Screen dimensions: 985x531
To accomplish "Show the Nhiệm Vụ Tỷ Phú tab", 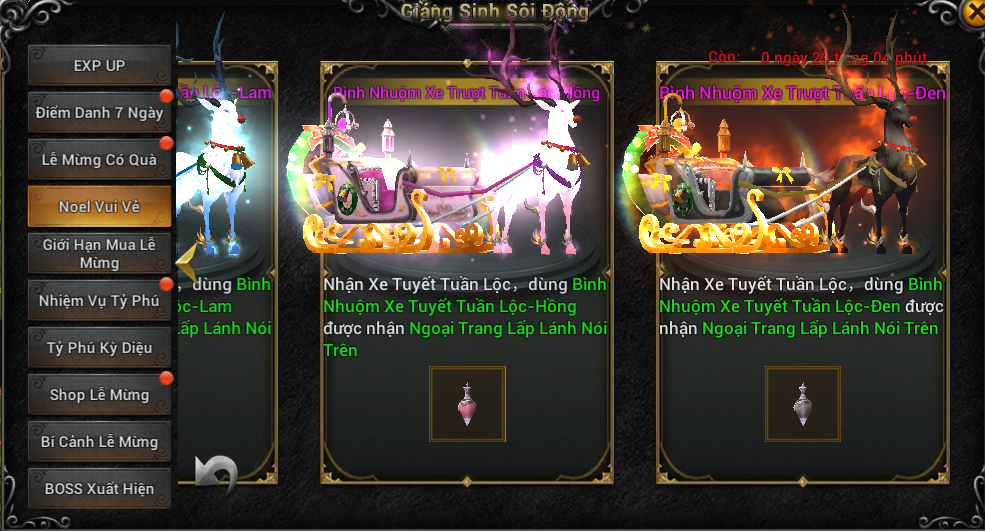I will click(x=99, y=301).
